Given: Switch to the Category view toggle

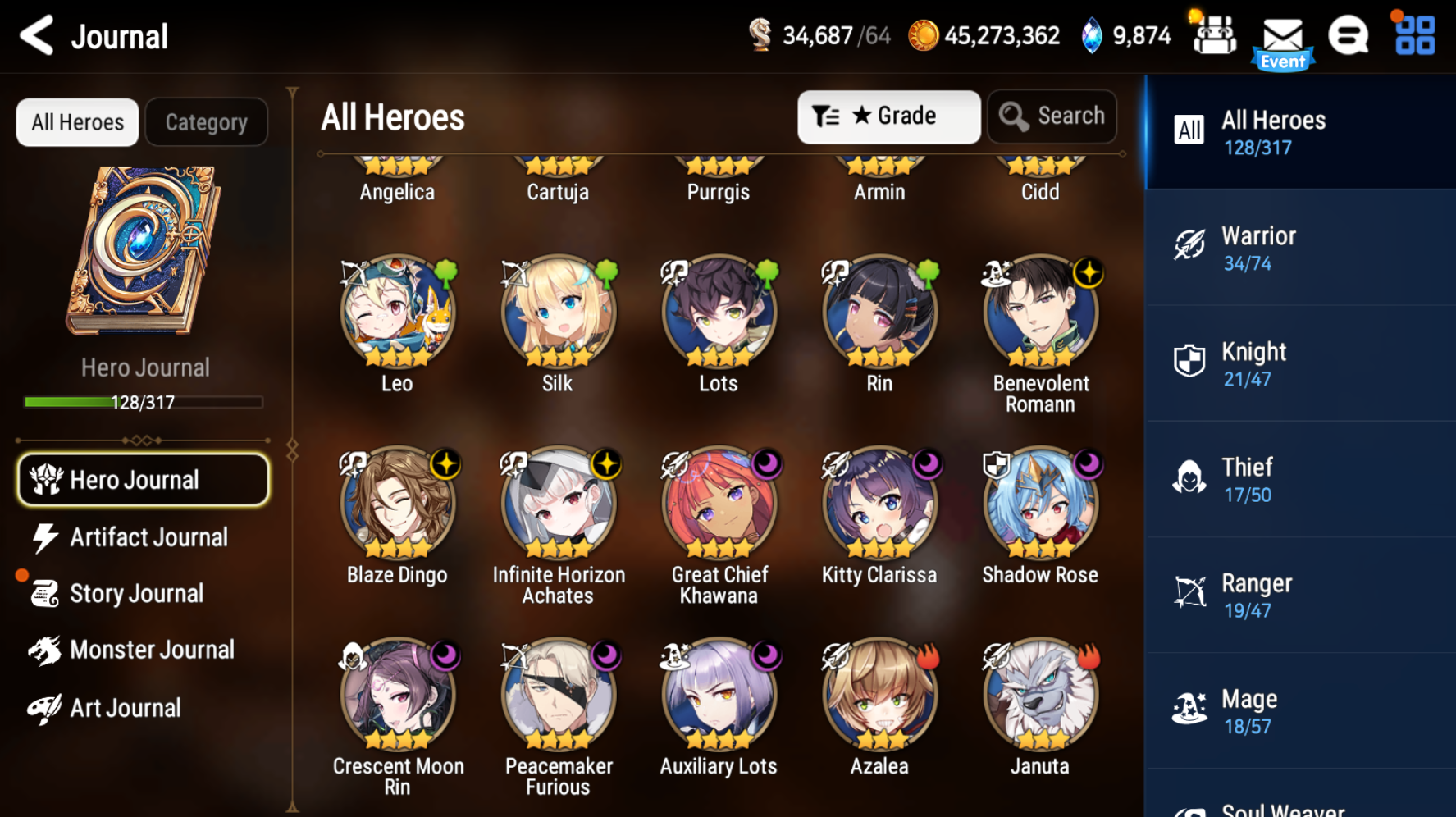Looking at the screenshot, I should click(206, 121).
